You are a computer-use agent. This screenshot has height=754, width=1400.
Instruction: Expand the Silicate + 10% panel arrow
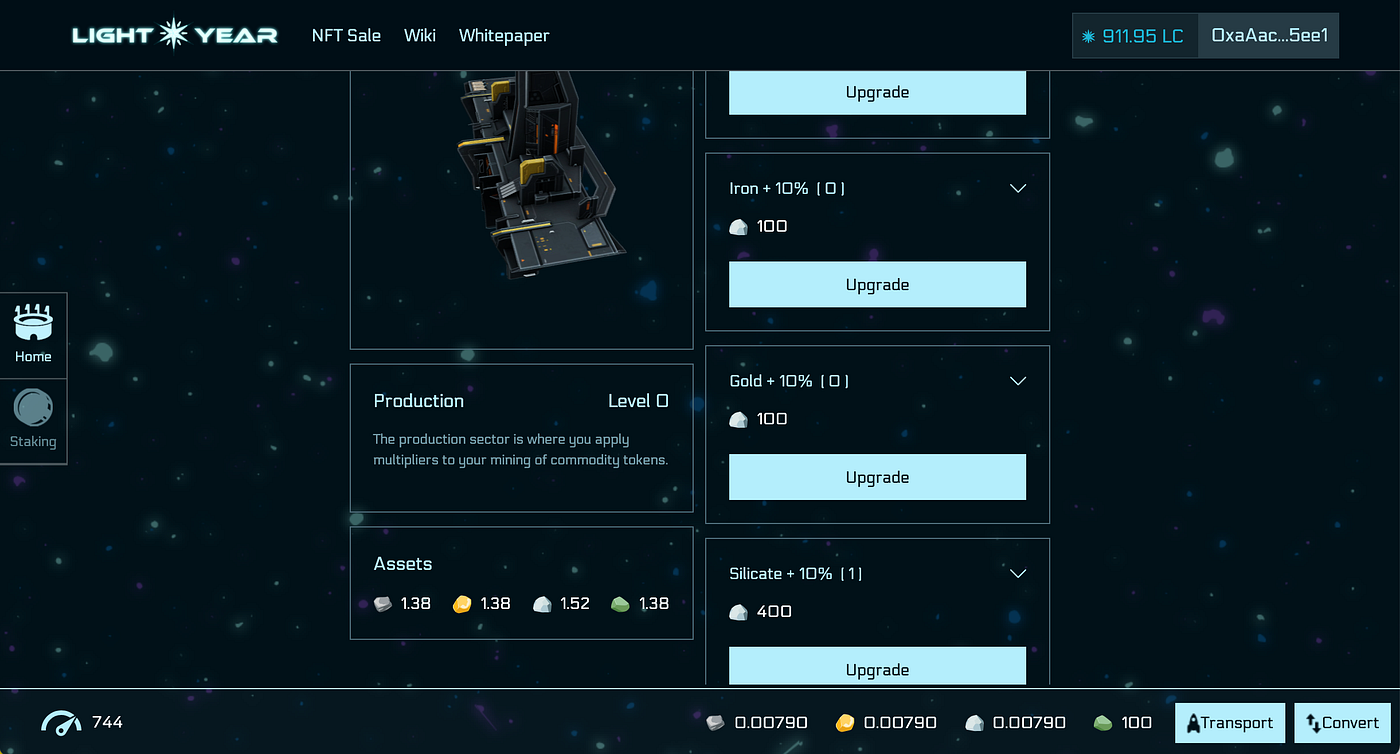1018,573
